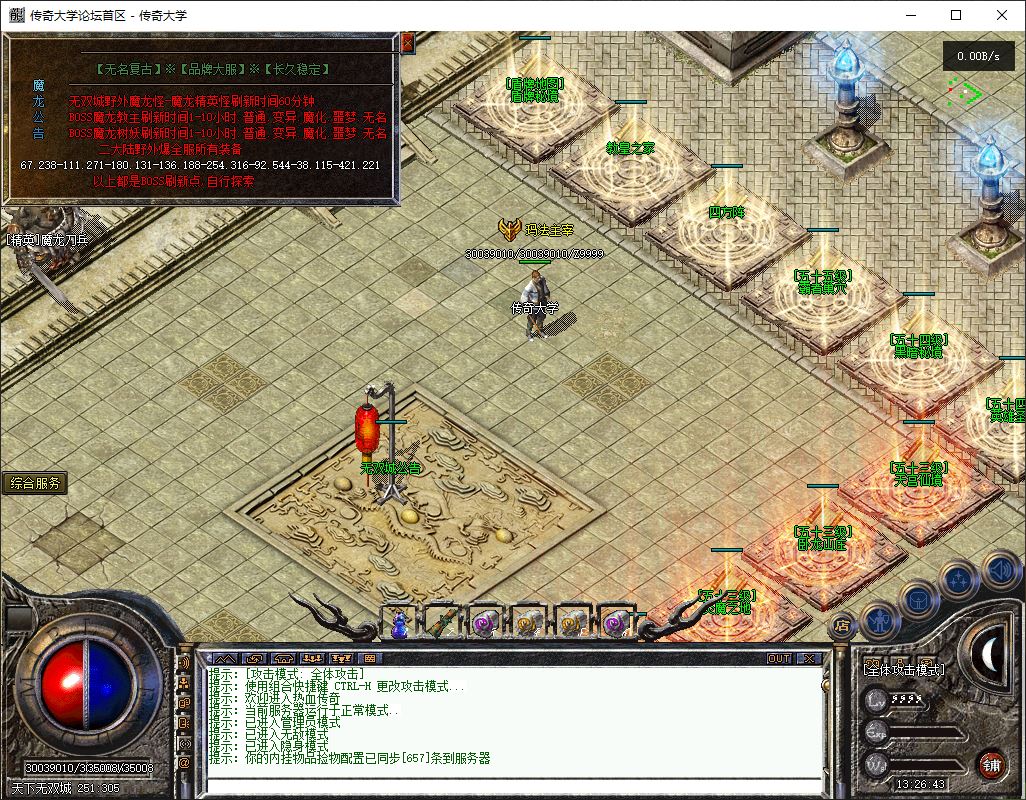1026x800 pixels.
Task: Switch the 全体攻击模式 attack mode label
Action: (905, 669)
